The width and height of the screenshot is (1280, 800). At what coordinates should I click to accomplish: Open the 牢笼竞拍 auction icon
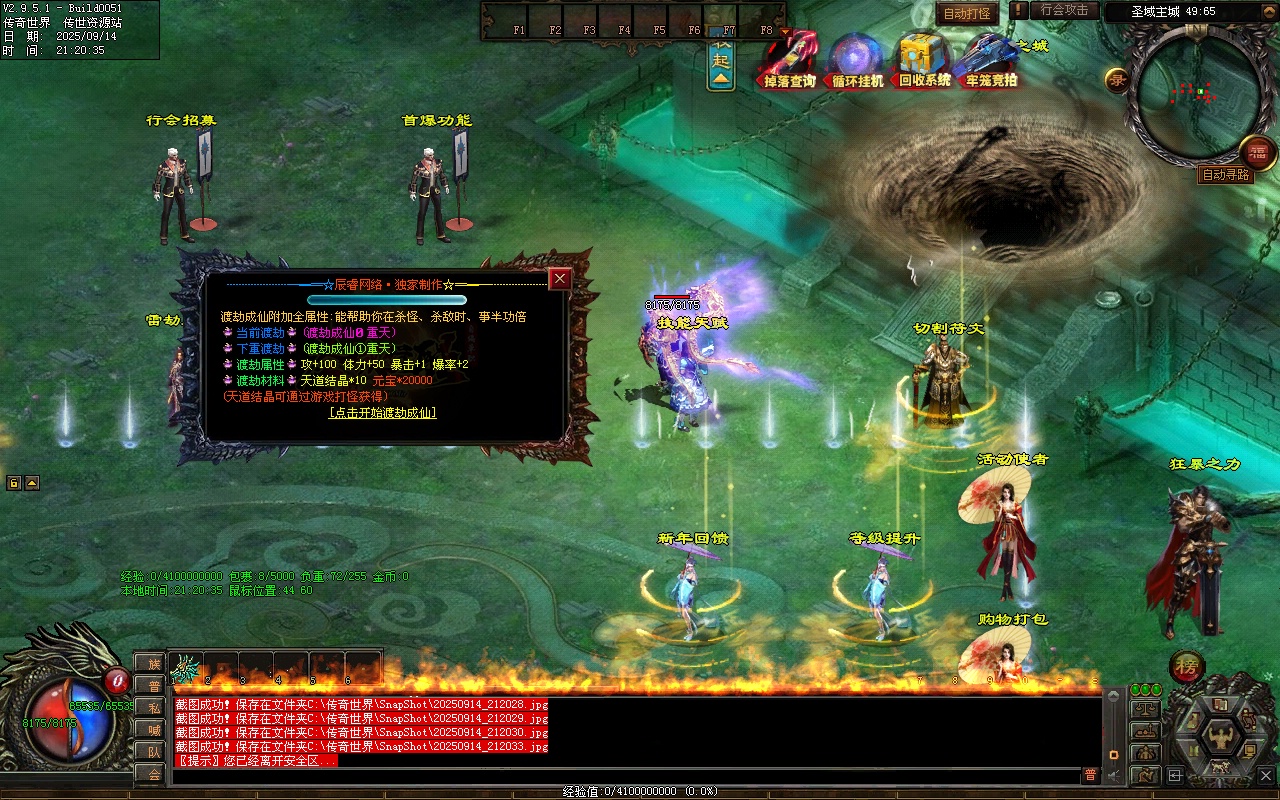pyautogui.click(x=990, y=61)
